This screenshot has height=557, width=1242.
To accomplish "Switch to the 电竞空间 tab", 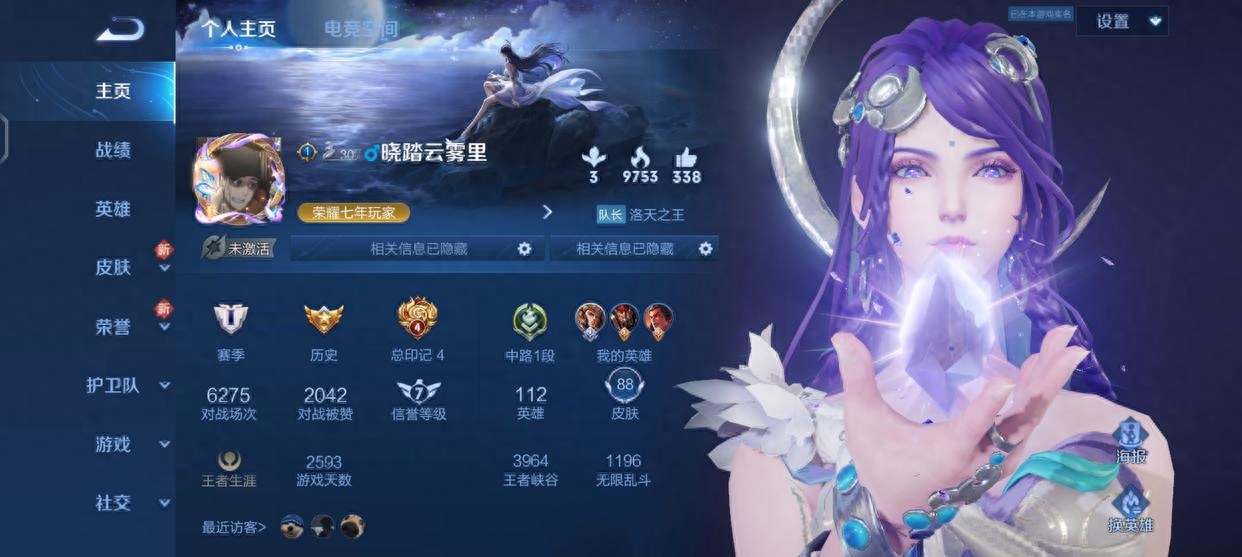I will pyautogui.click(x=360, y=29).
